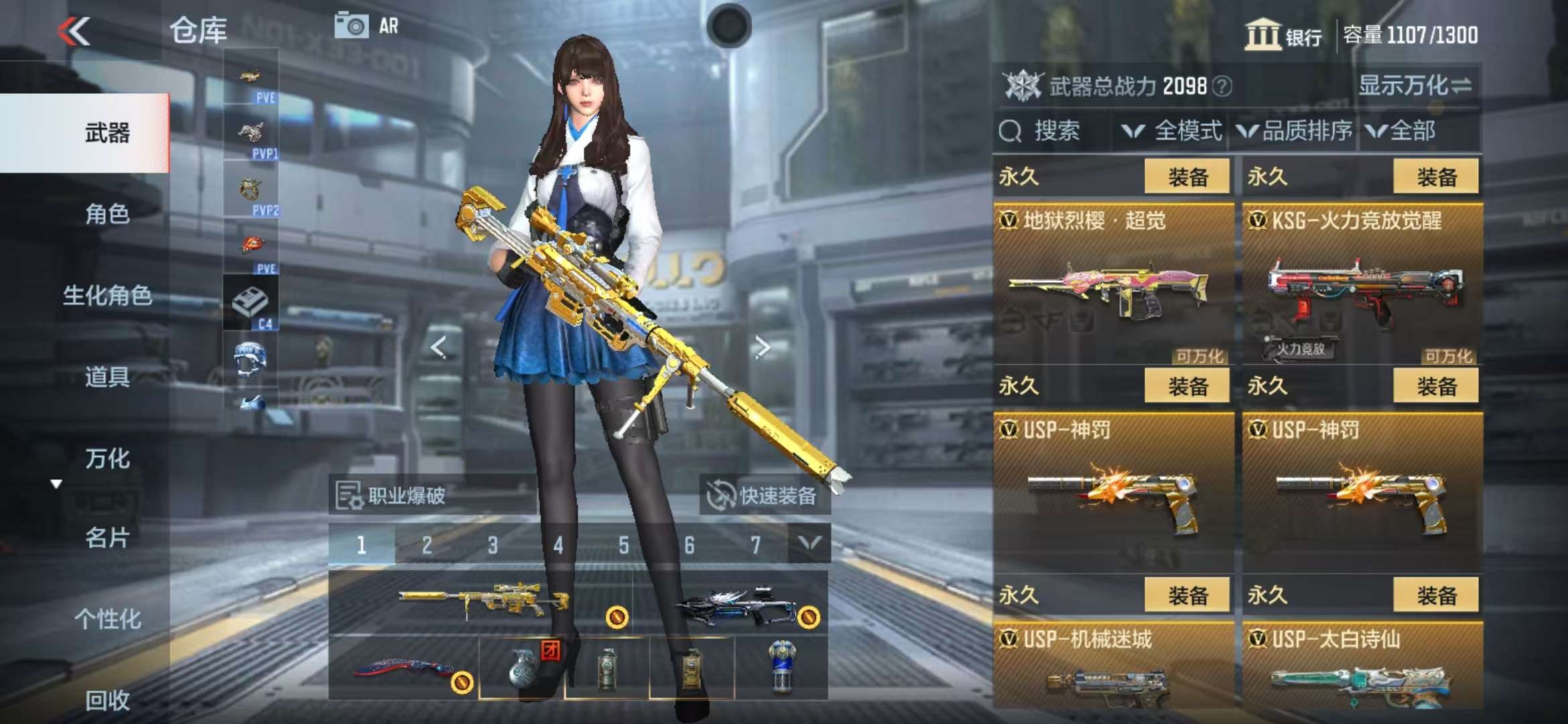Switch to the 生化角色 category
The height and width of the screenshot is (724, 1568).
[107, 296]
